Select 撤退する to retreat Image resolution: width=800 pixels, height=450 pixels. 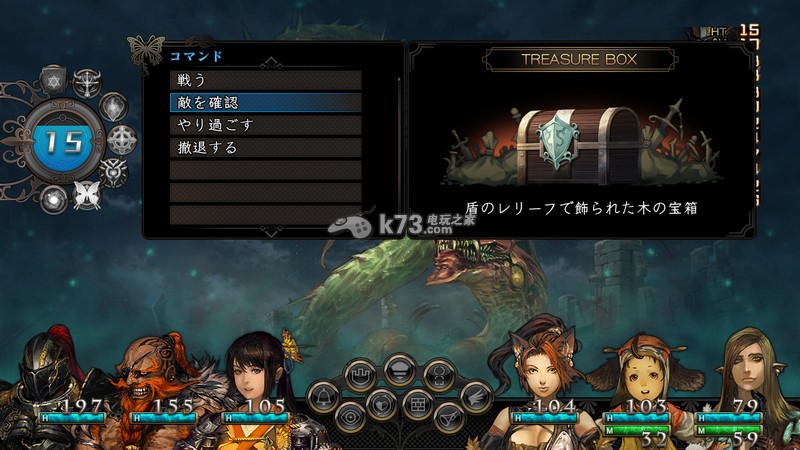tap(265, 147)
